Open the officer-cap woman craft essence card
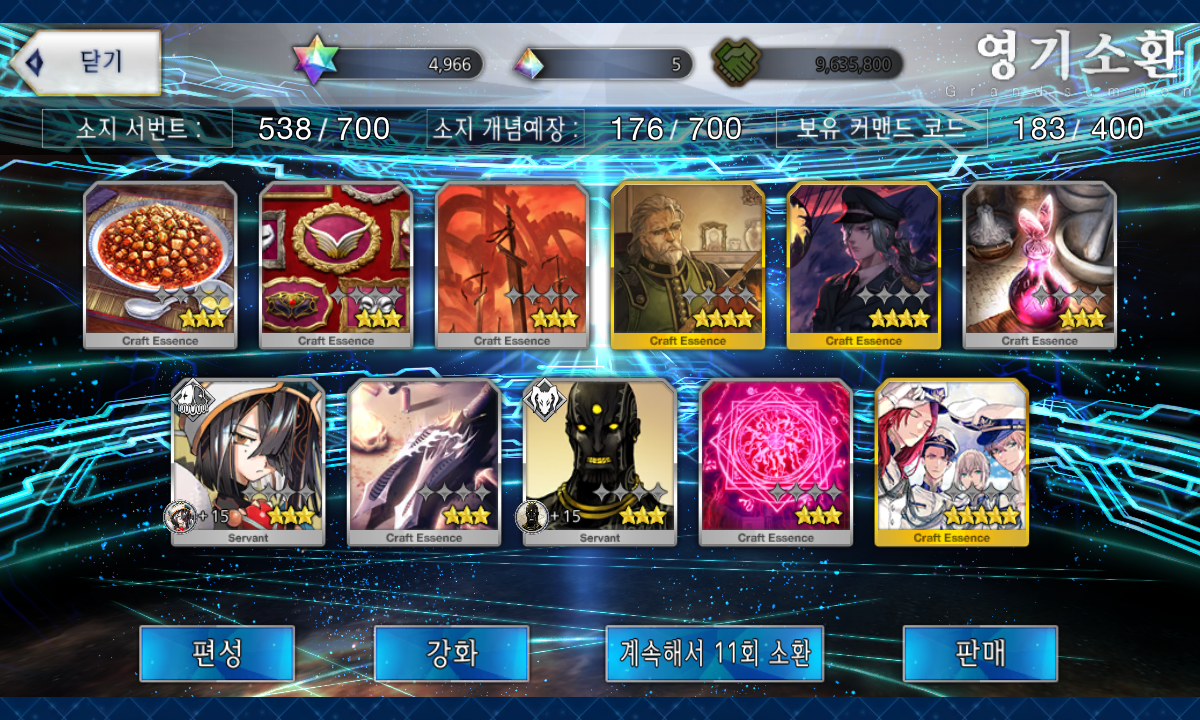The width and height of the screenshot is (1200, 720). click(864, 265)
